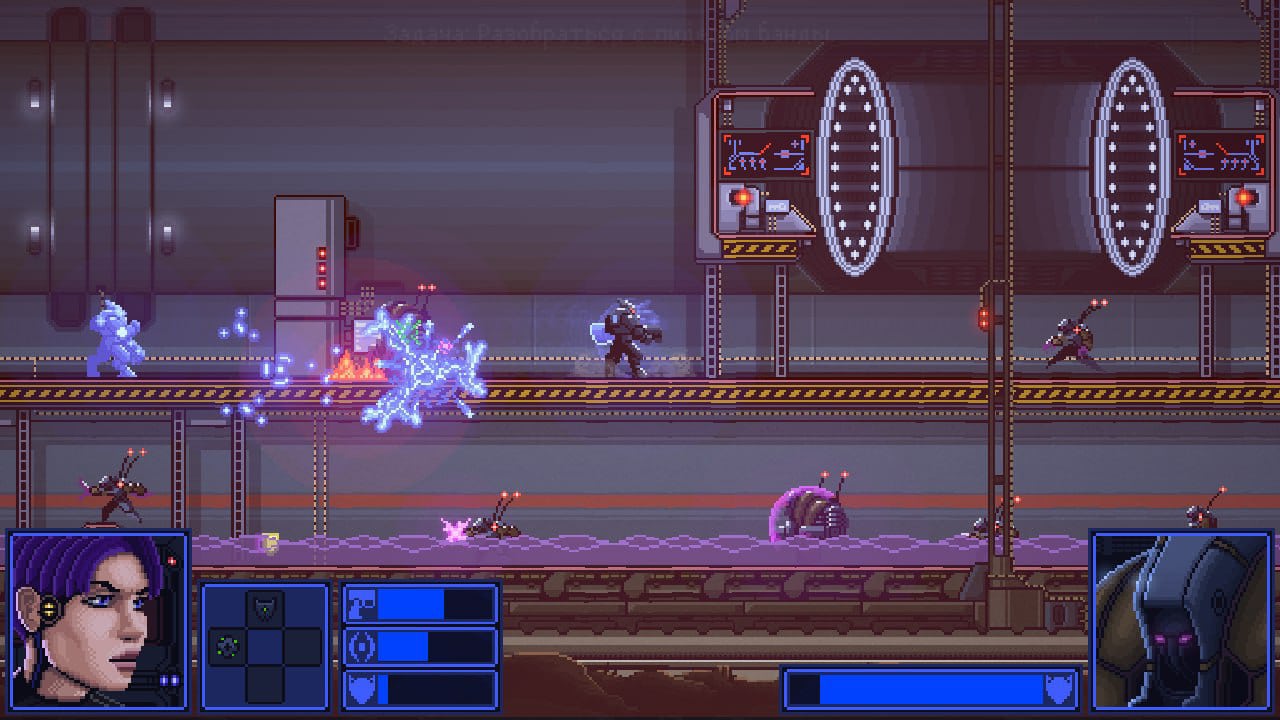Toggle the triple red lights on the wall cabinet
The image size is (1280, 720).
tap(322, 267)
